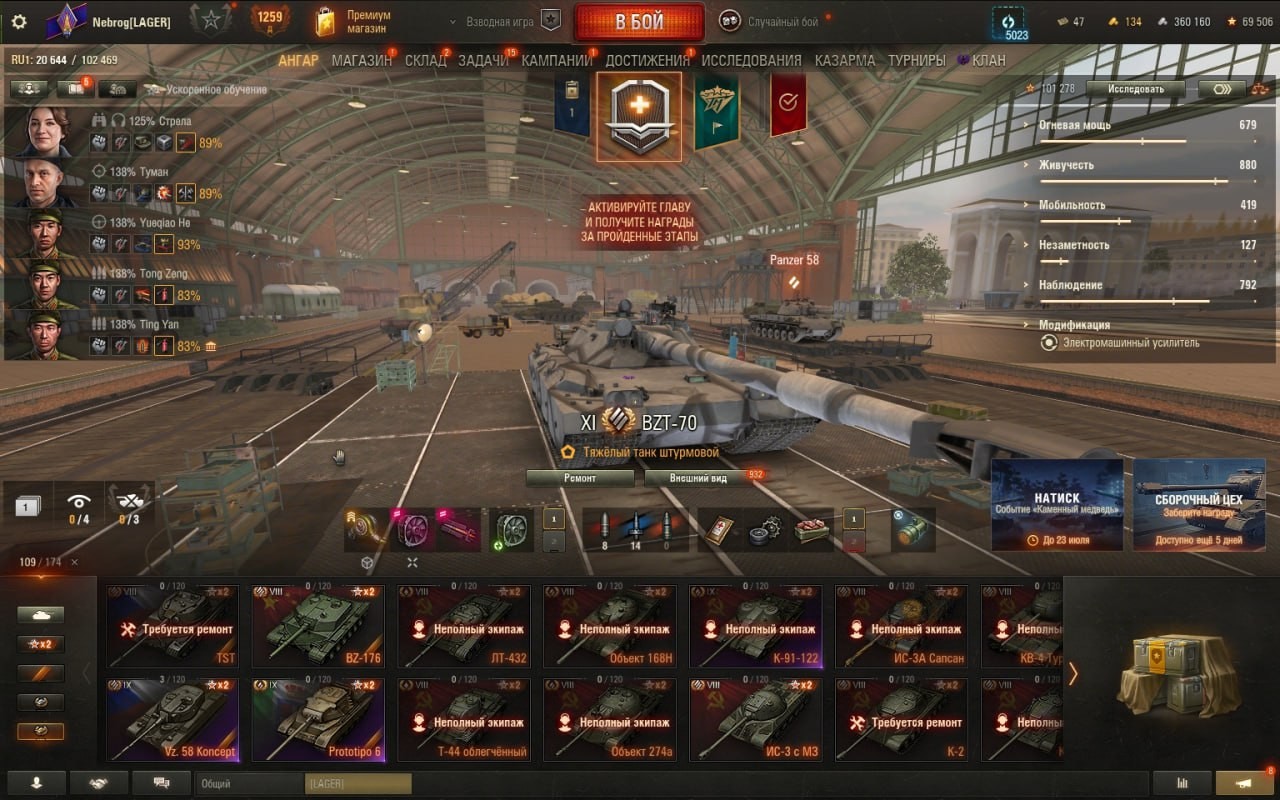Start battle with the В БОЙ button
Screen dimensions: 1280x800
coord(639,22)
